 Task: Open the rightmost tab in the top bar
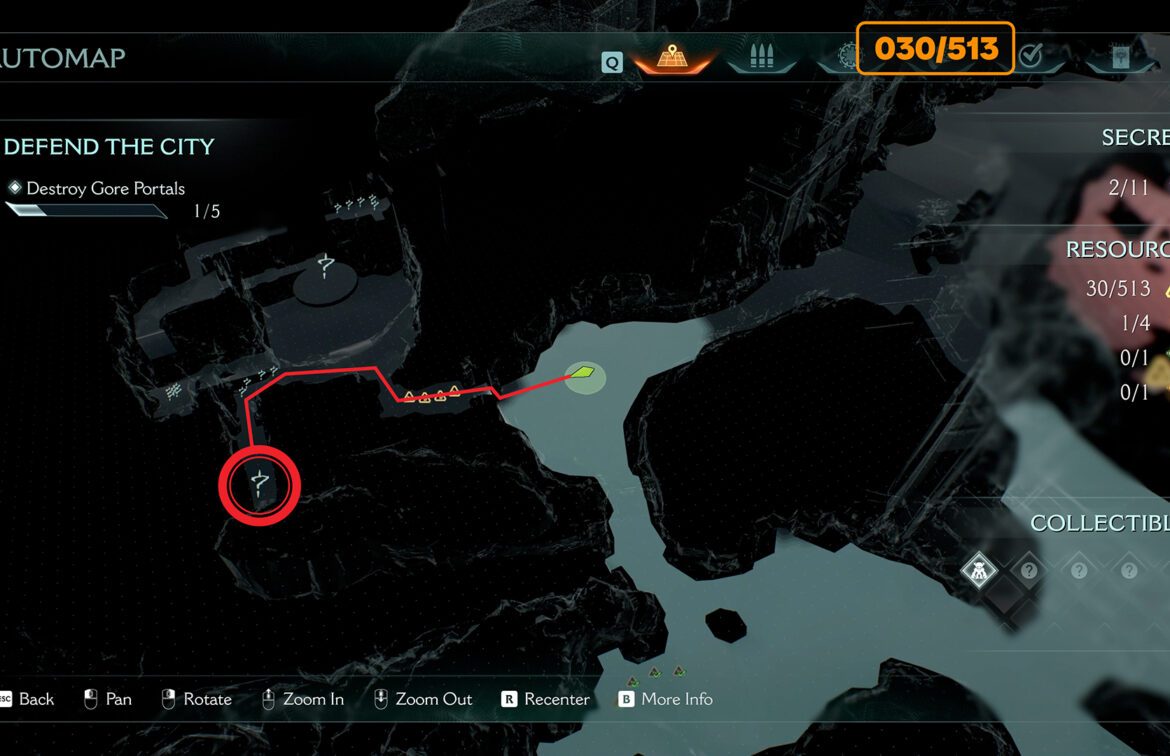(1121, 58)
